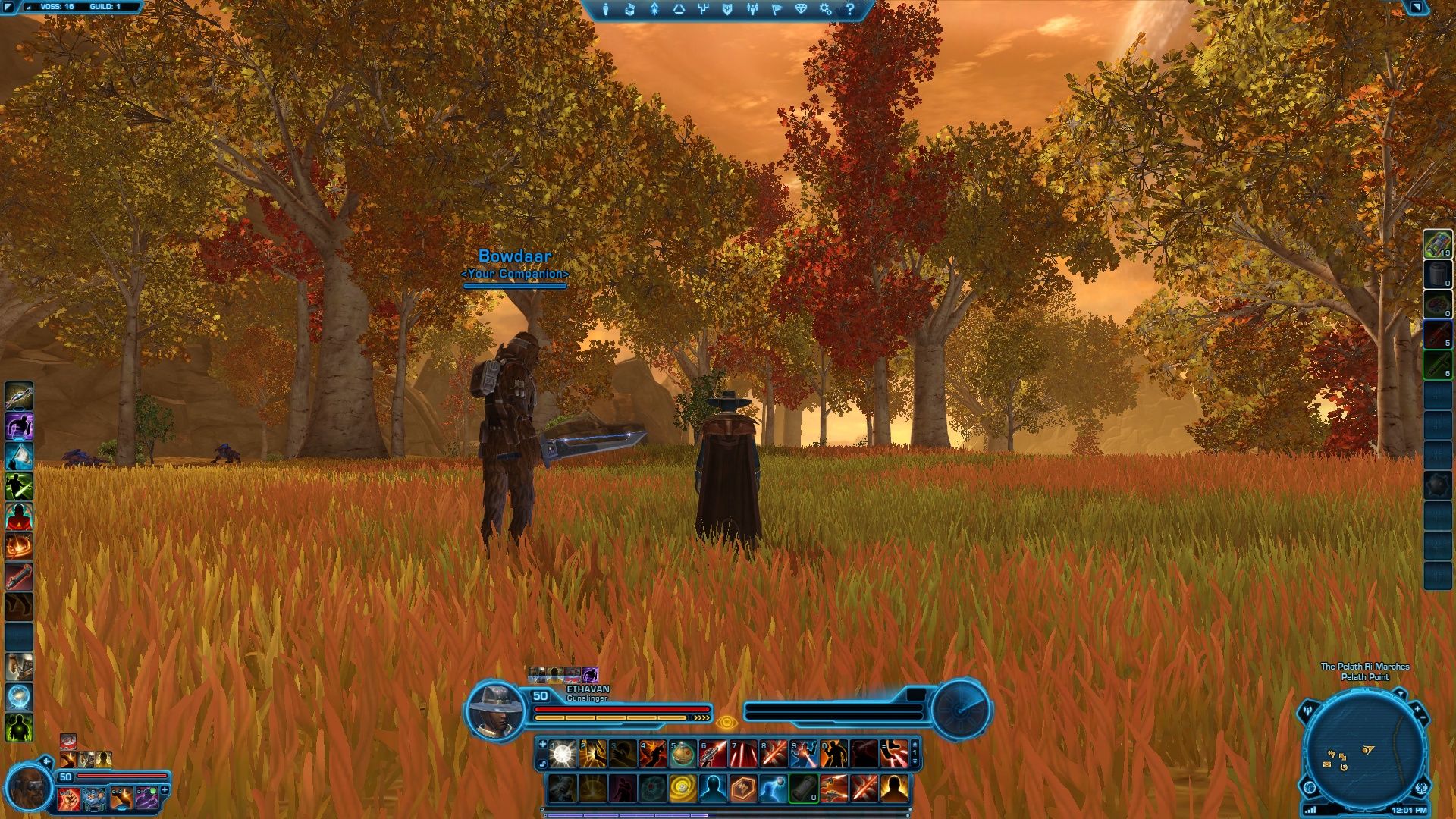Click Bowdaar's companion portrait
The image size is (1456, 819).
(x=30, y=787)
